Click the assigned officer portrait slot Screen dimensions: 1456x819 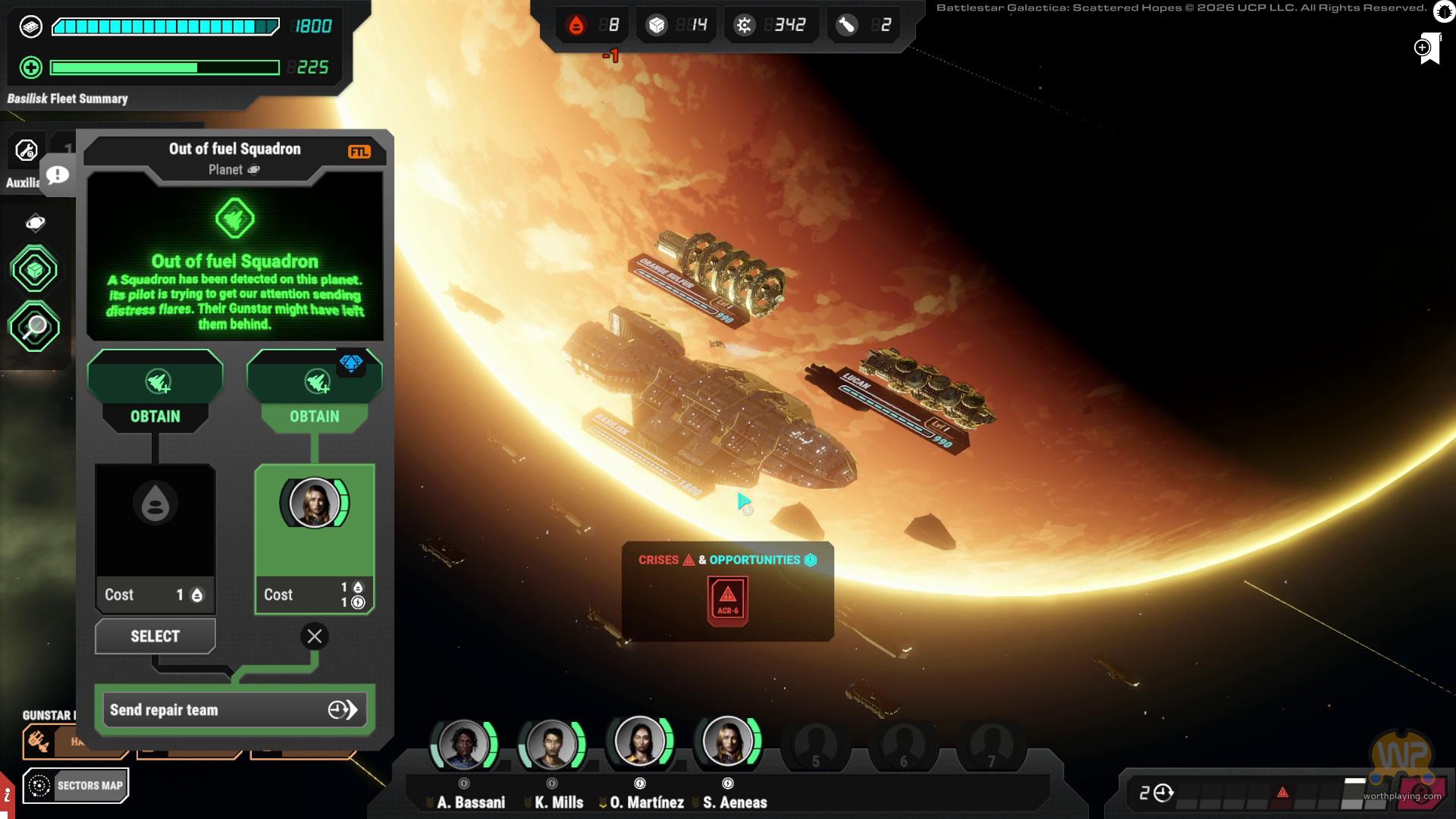click(x=314, y=503)
